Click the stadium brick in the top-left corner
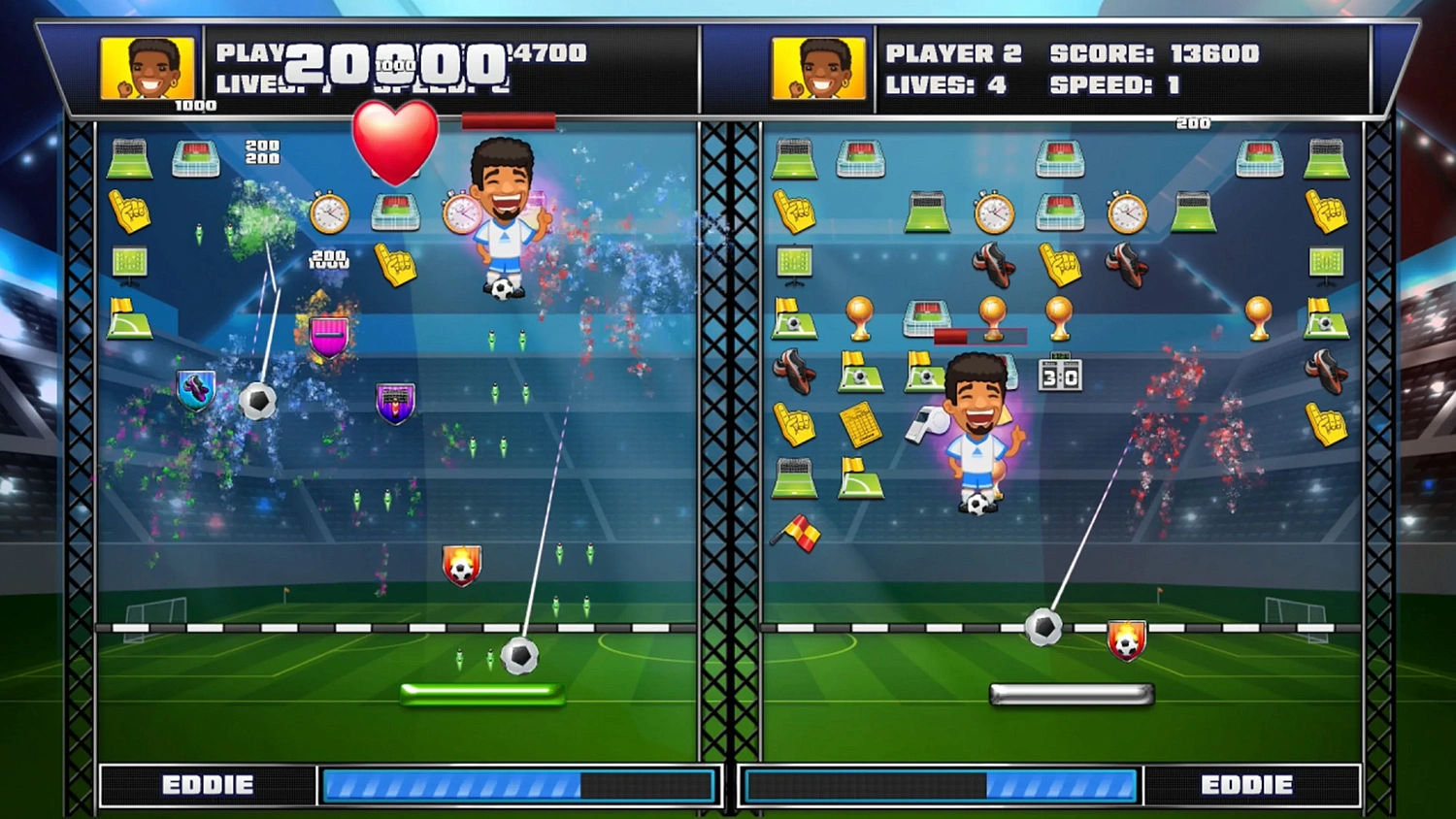 click(130, 157)
